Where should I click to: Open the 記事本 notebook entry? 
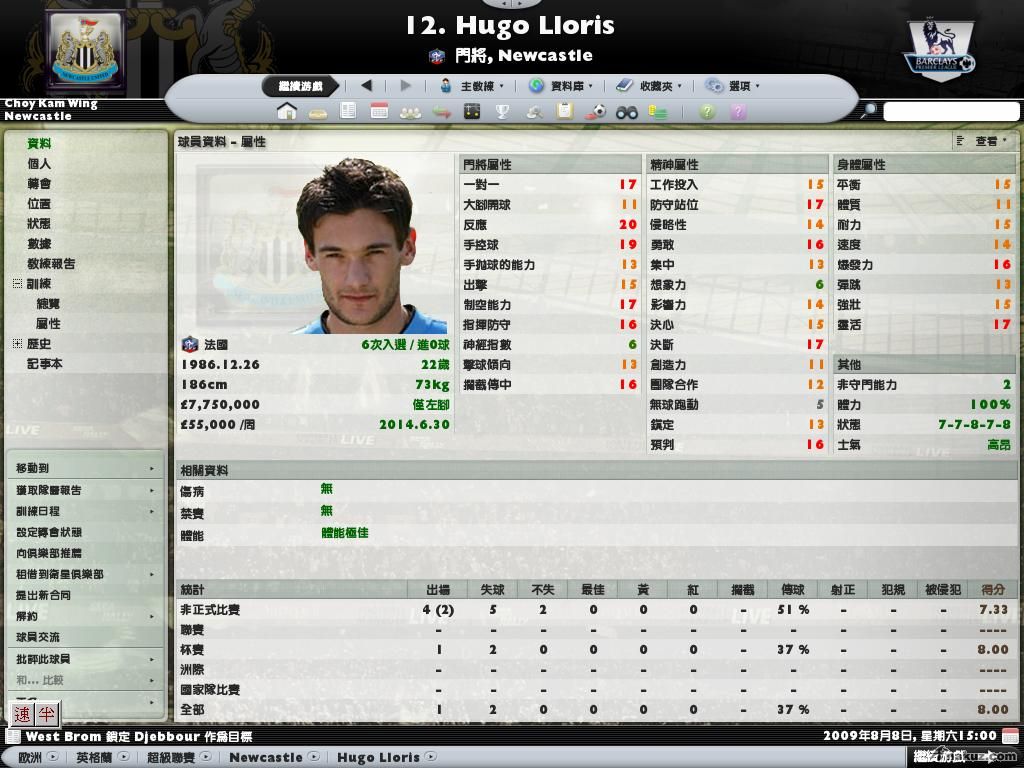[x=44, y=364]
